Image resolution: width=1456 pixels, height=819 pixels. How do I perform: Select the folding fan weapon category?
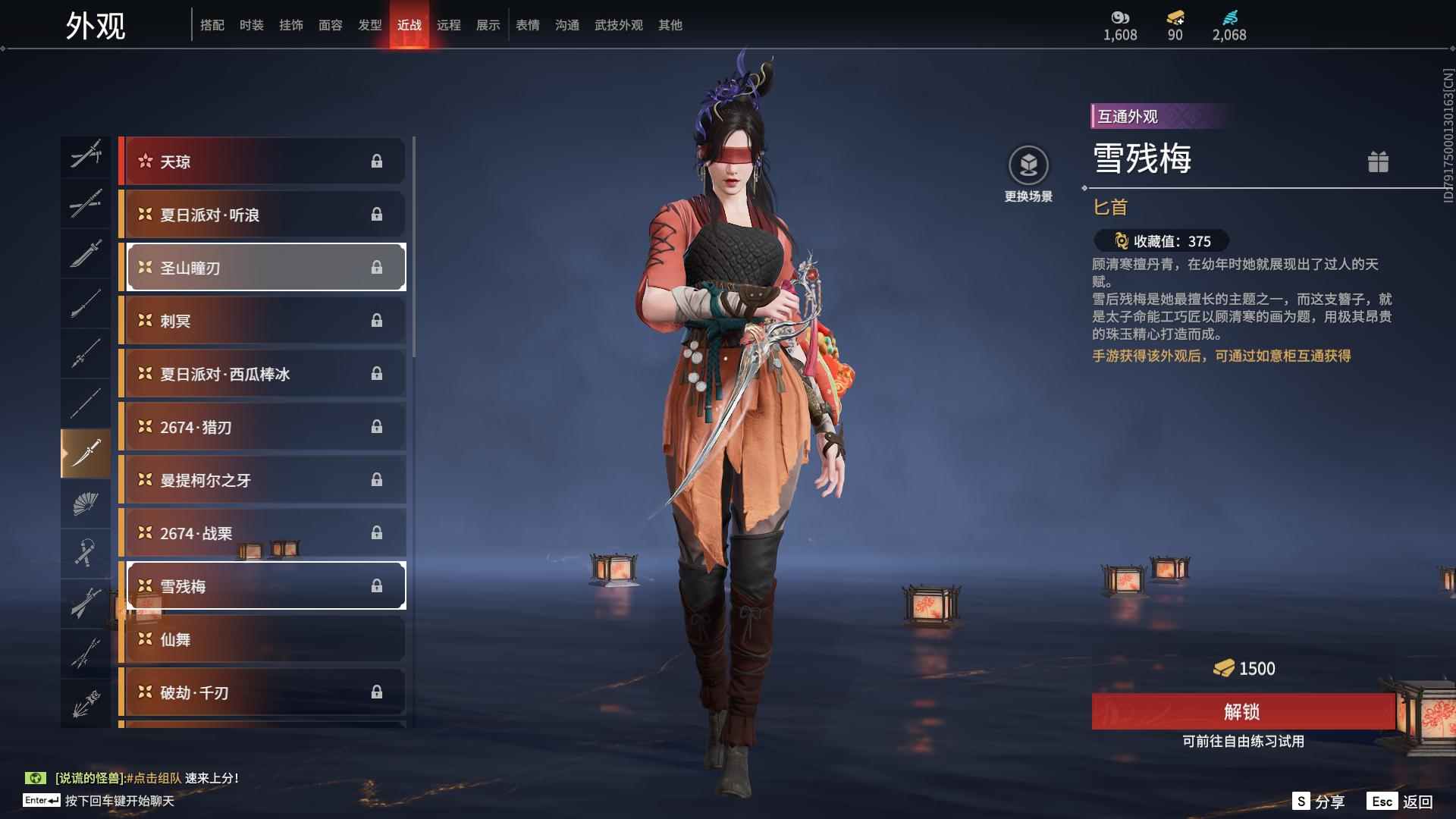pos(86,503)
